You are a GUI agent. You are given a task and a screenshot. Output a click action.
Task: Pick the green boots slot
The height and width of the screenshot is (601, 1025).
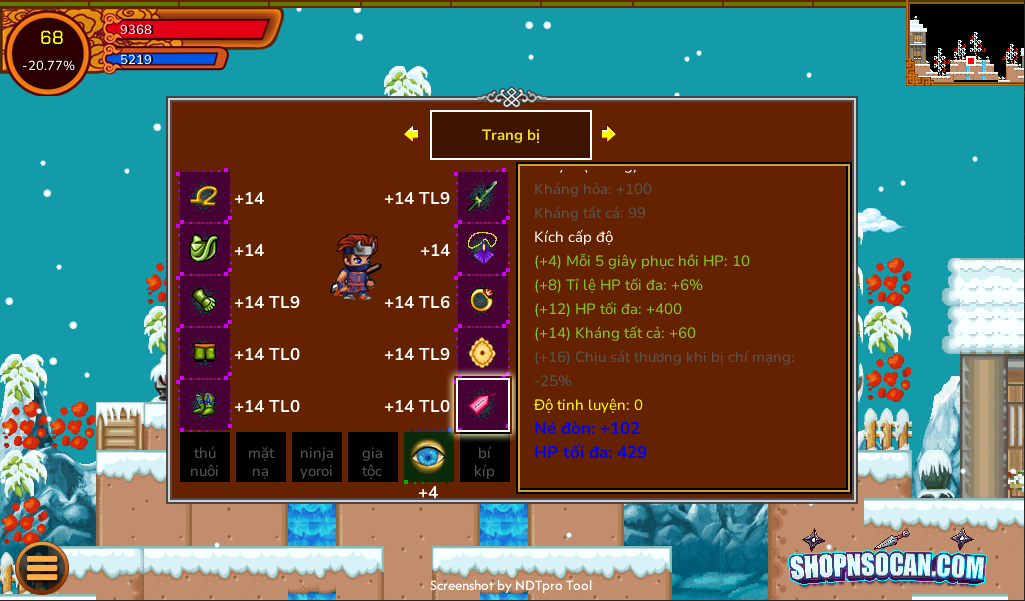(x=205, y=406)
